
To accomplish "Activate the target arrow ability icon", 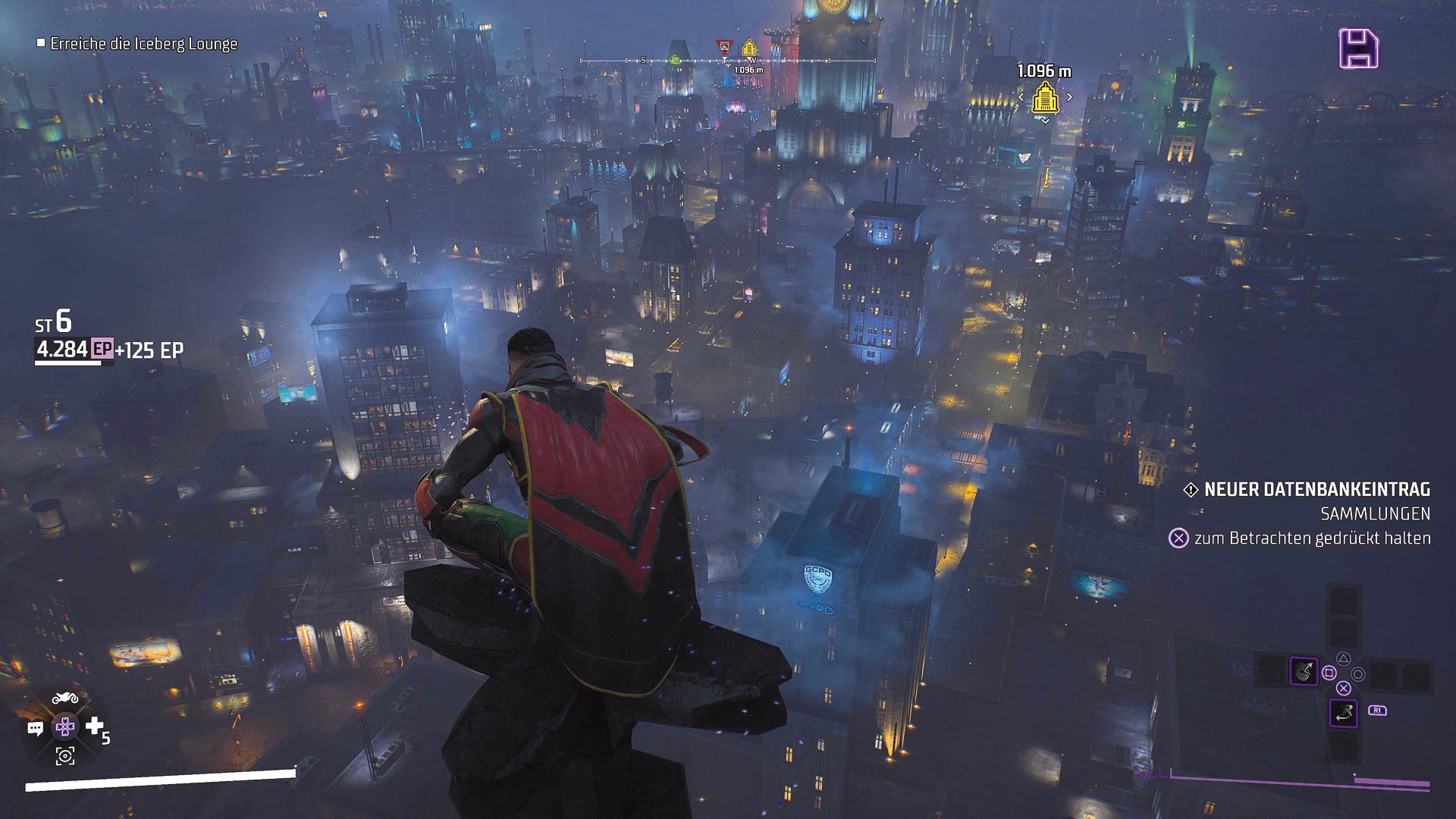I will click(x=1304, y=671).
